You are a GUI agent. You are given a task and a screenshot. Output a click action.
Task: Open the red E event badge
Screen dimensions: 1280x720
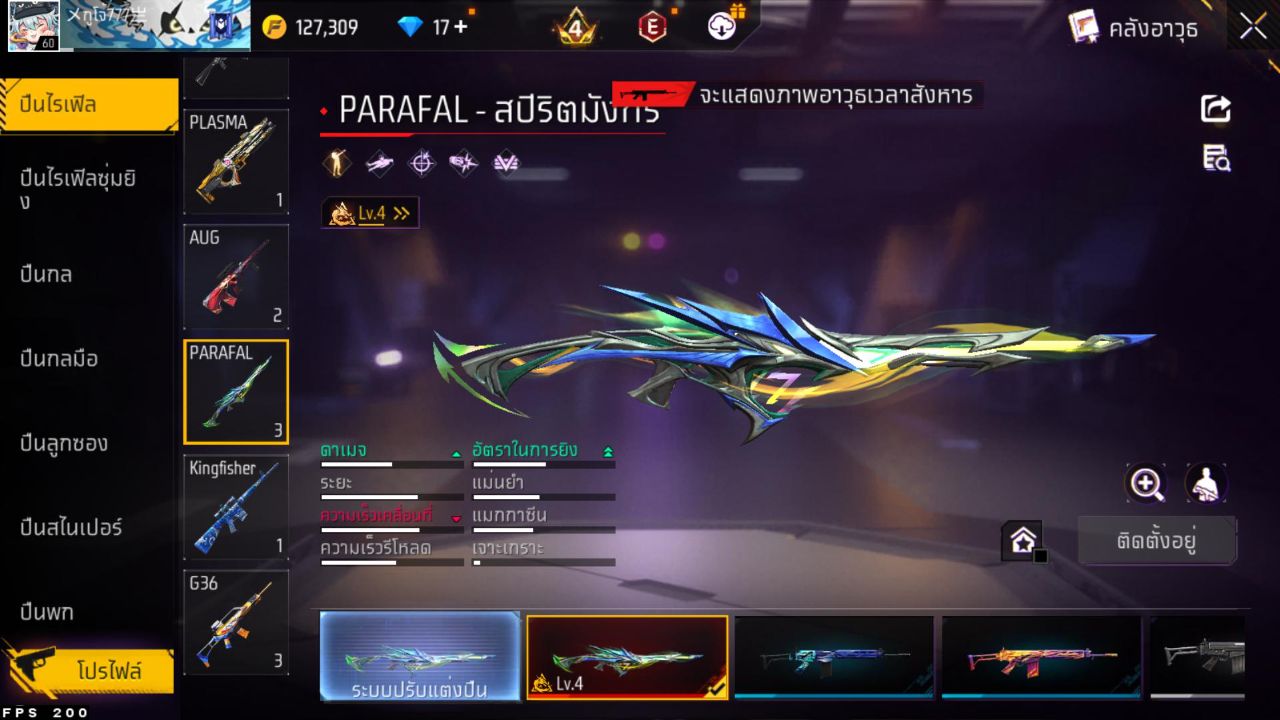[x=652, y=27]
